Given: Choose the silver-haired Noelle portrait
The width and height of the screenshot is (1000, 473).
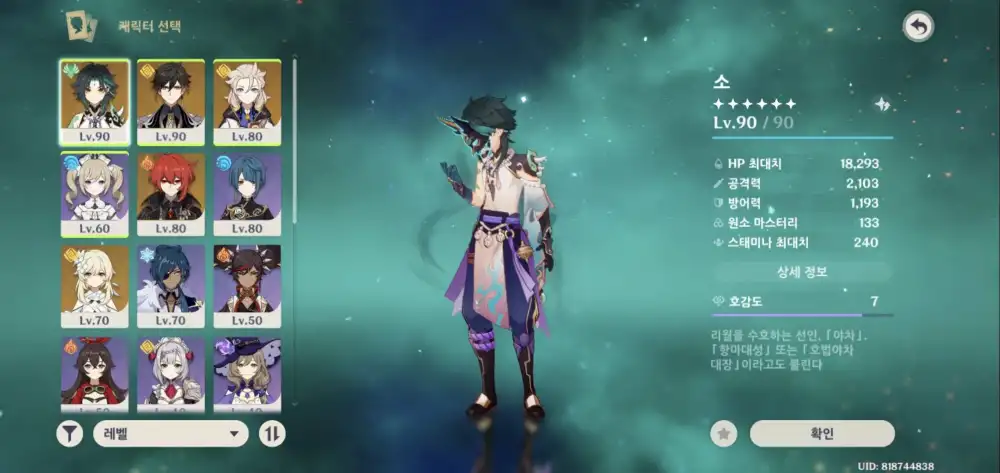Looking at the screenshot, I should click(x=171, y=372).
